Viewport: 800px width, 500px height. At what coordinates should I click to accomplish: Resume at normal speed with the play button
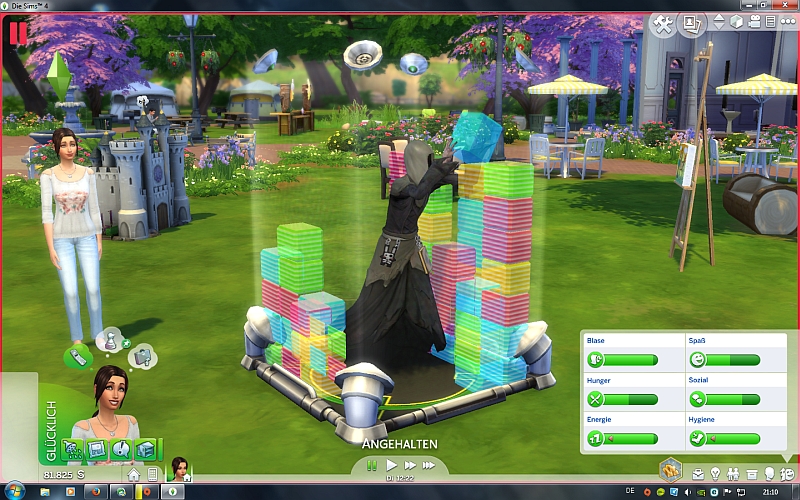coord(391,465)
